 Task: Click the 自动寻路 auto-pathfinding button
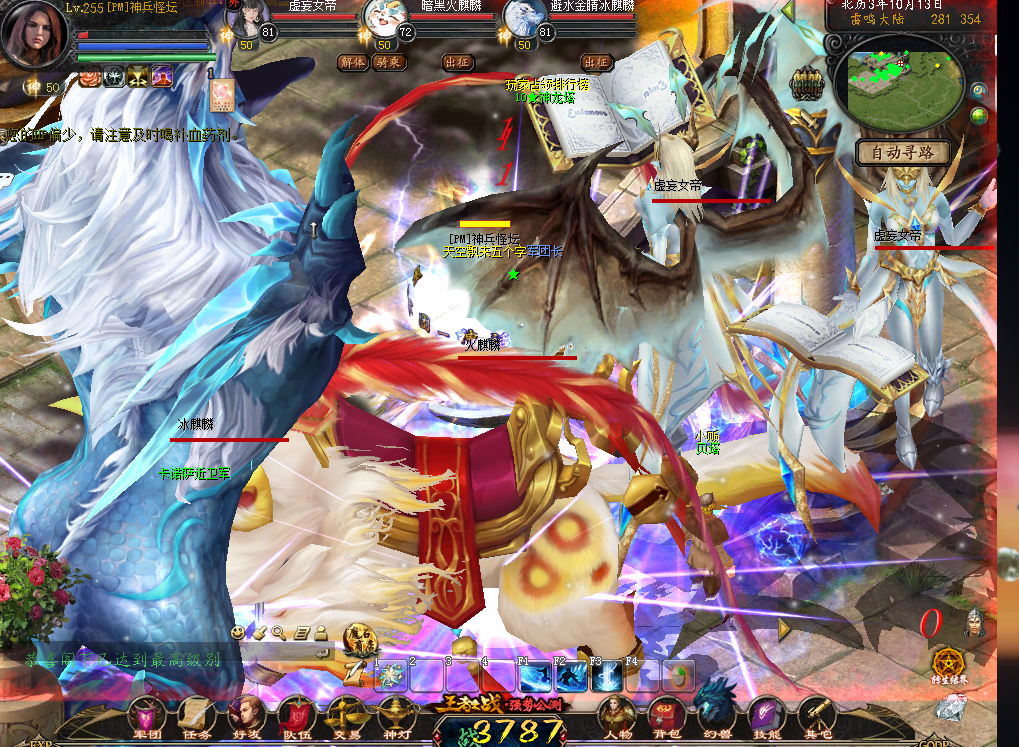coord(903,153)
